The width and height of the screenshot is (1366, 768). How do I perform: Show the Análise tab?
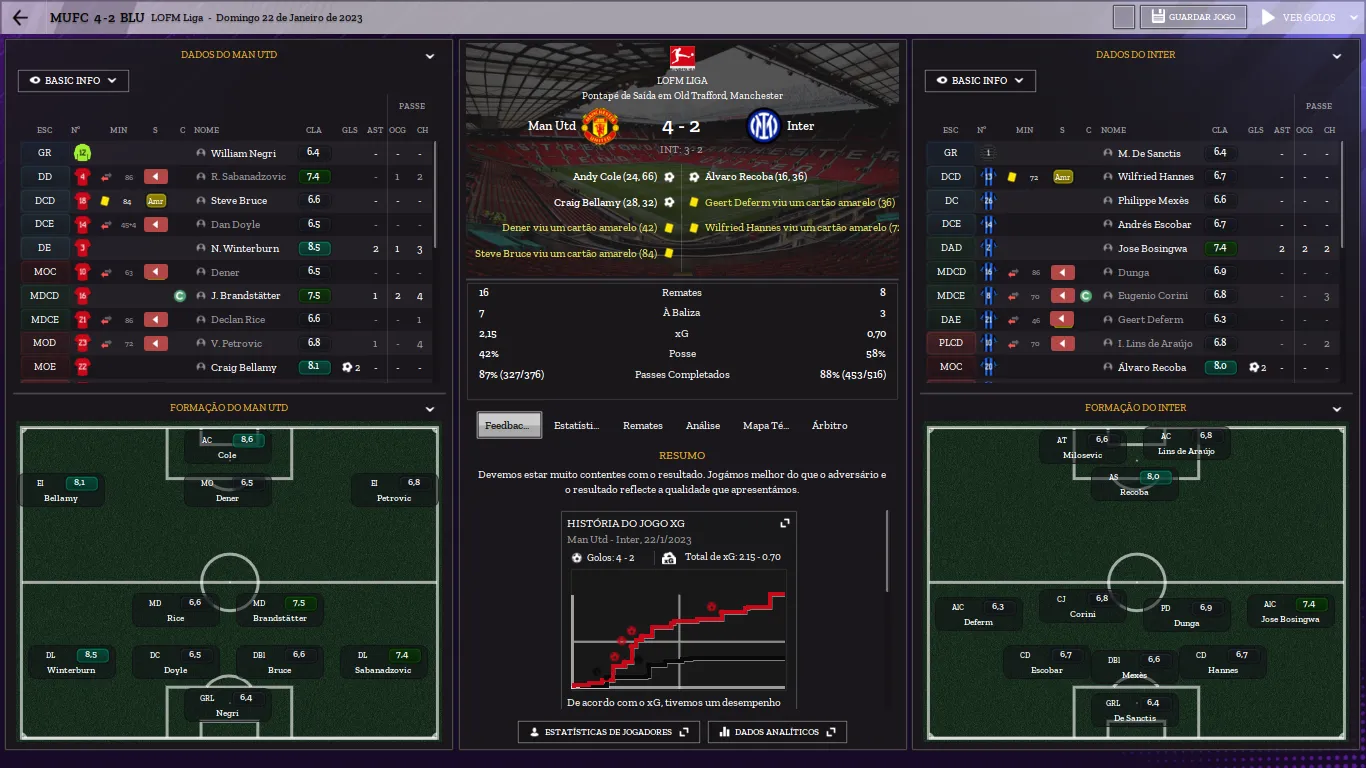click(x=703, y=426)
